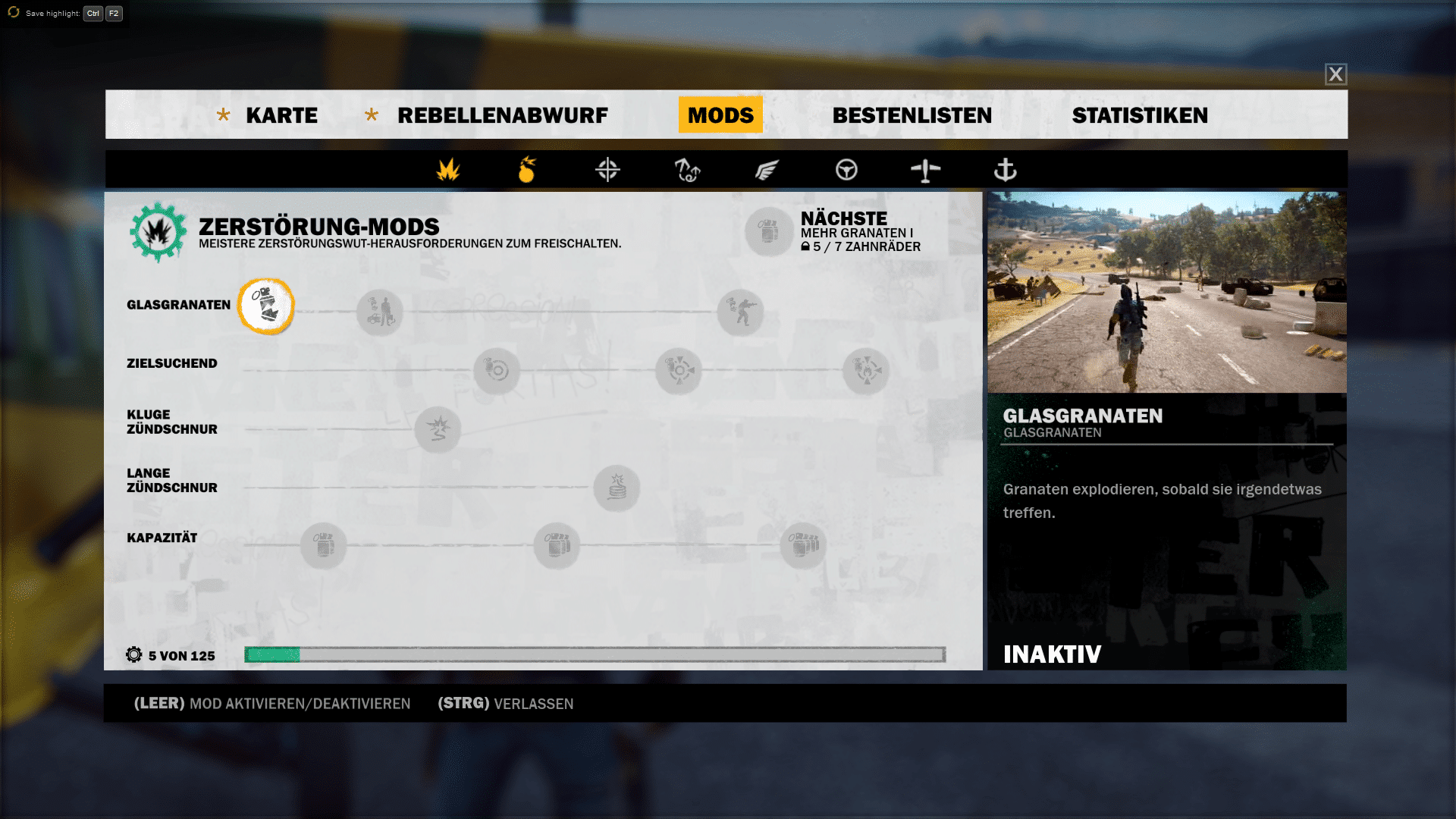Select the Mods tab
Screen dimensions: 1456x819
(x=720, y=115)
